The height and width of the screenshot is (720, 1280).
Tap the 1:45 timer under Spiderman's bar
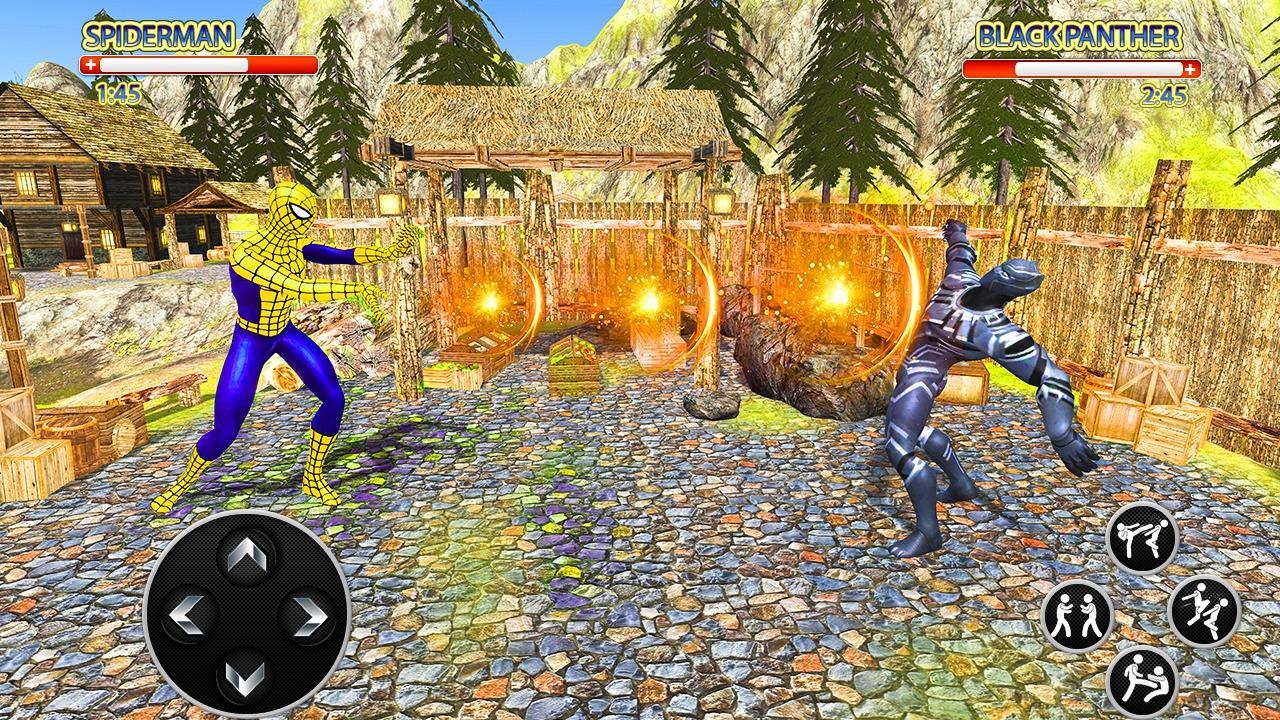click(x=117, y=95)
